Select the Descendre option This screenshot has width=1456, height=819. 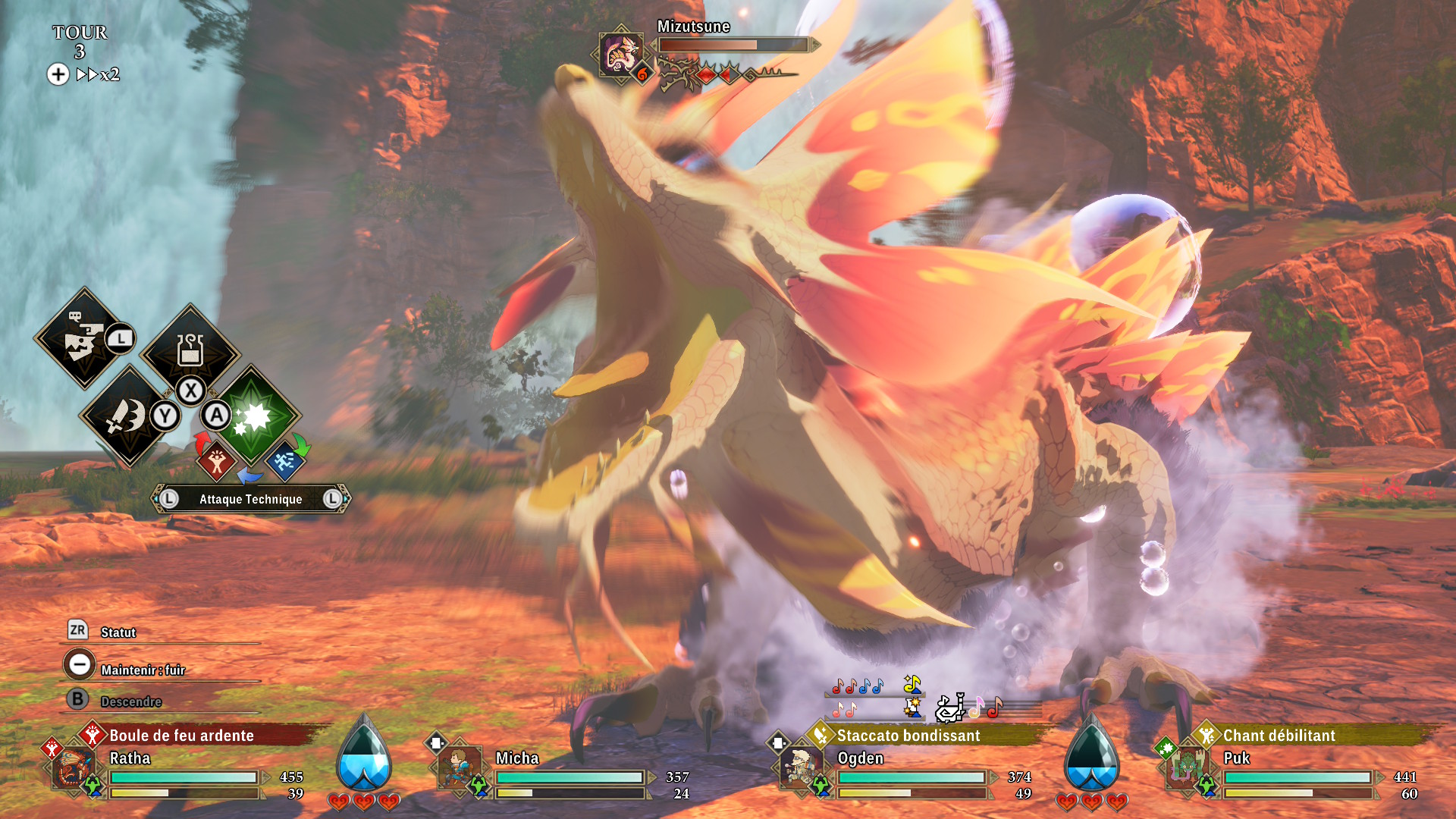[x=130, y=701]
